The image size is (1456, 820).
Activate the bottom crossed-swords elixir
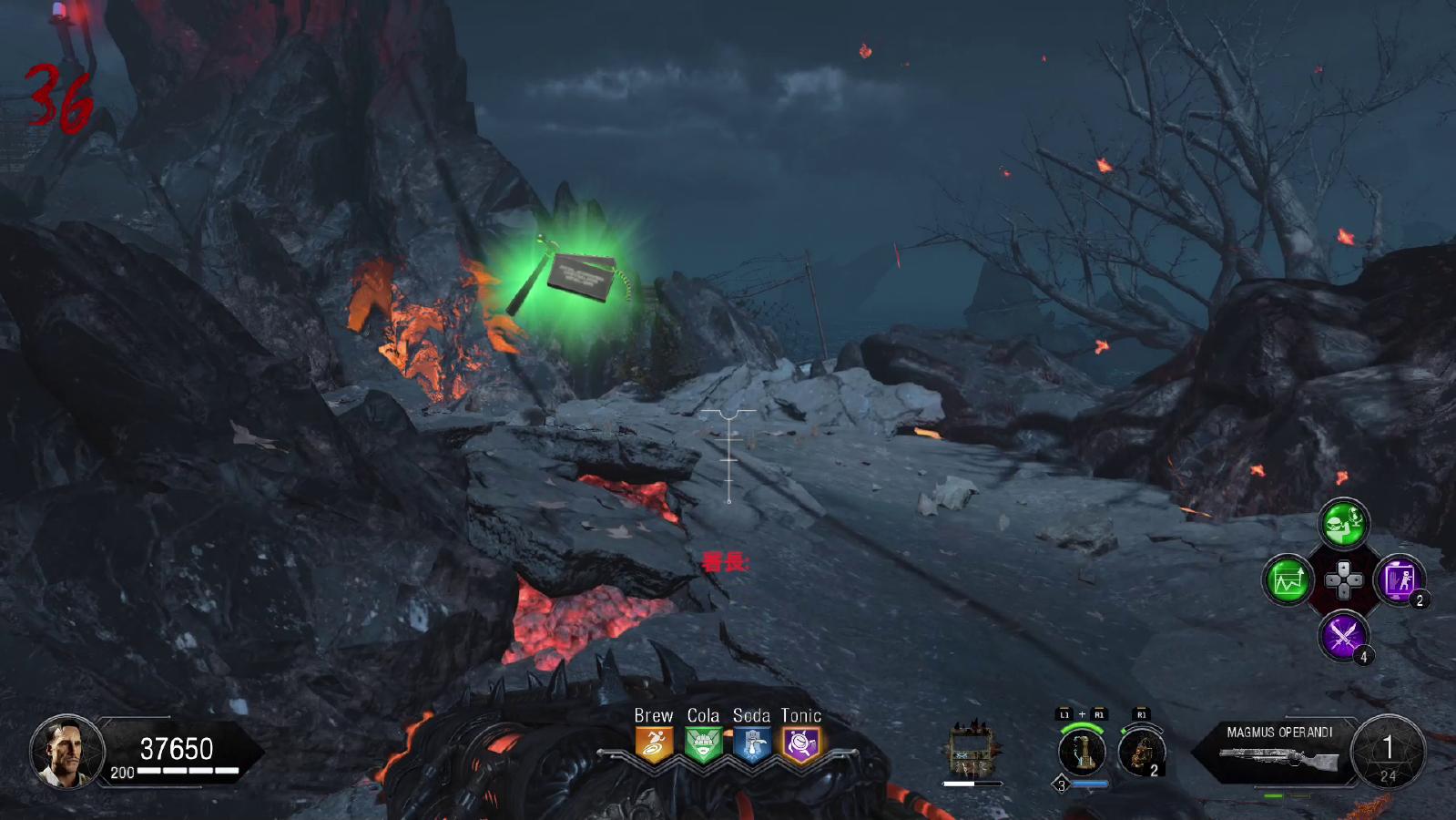1343,634
